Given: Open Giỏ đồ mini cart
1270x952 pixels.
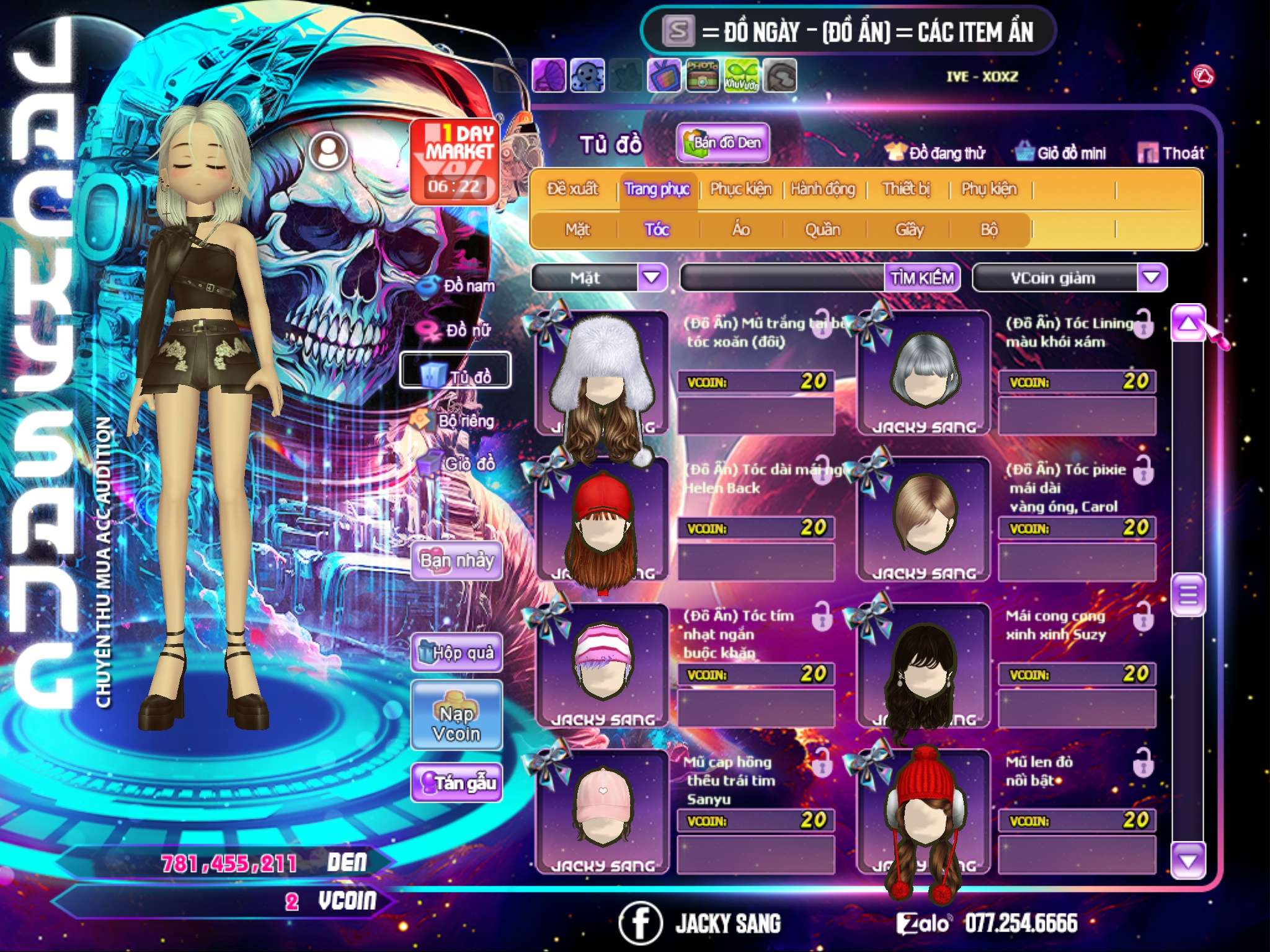Looking at the screenshot, I should (x=1061, y=153).
